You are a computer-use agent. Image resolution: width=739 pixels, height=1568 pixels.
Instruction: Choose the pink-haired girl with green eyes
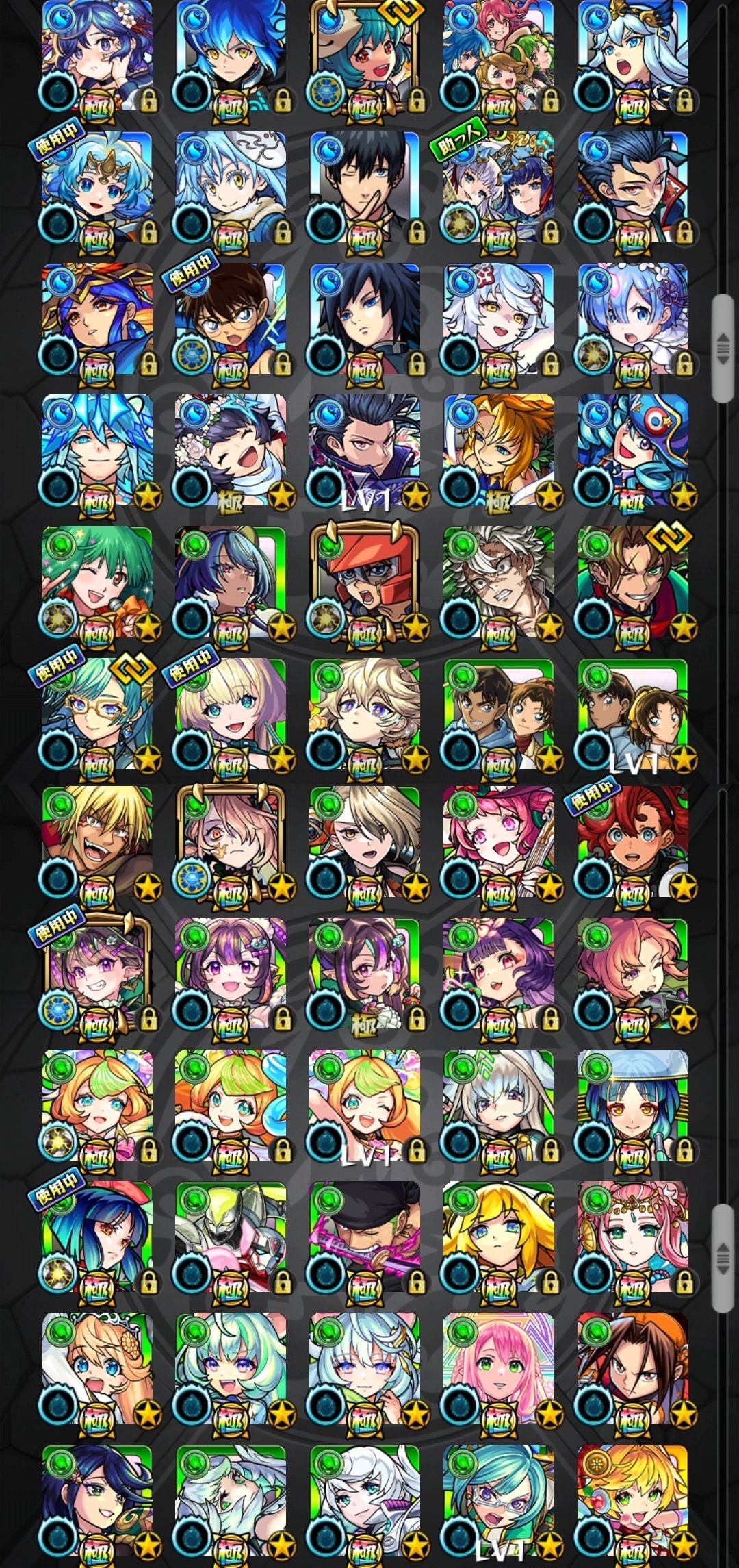pos(498,1373)
